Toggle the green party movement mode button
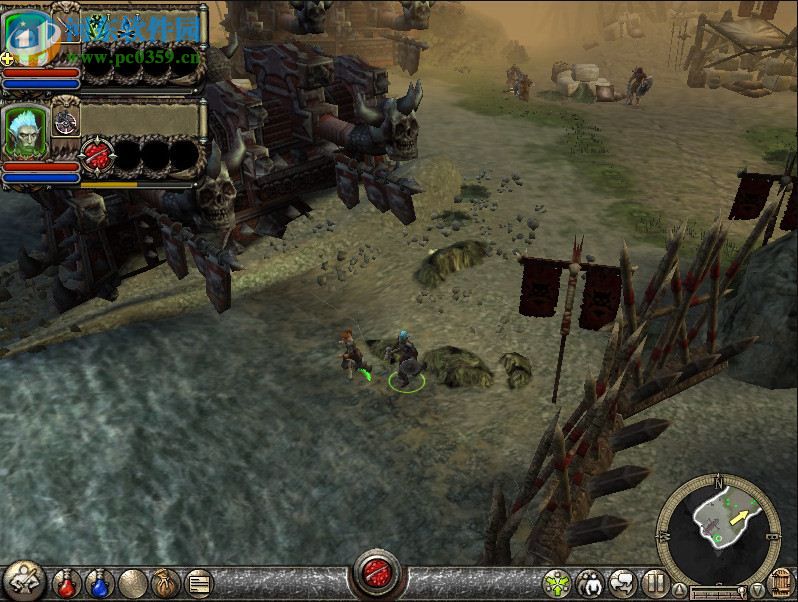The image size is (798, 602). pos(558,582)
